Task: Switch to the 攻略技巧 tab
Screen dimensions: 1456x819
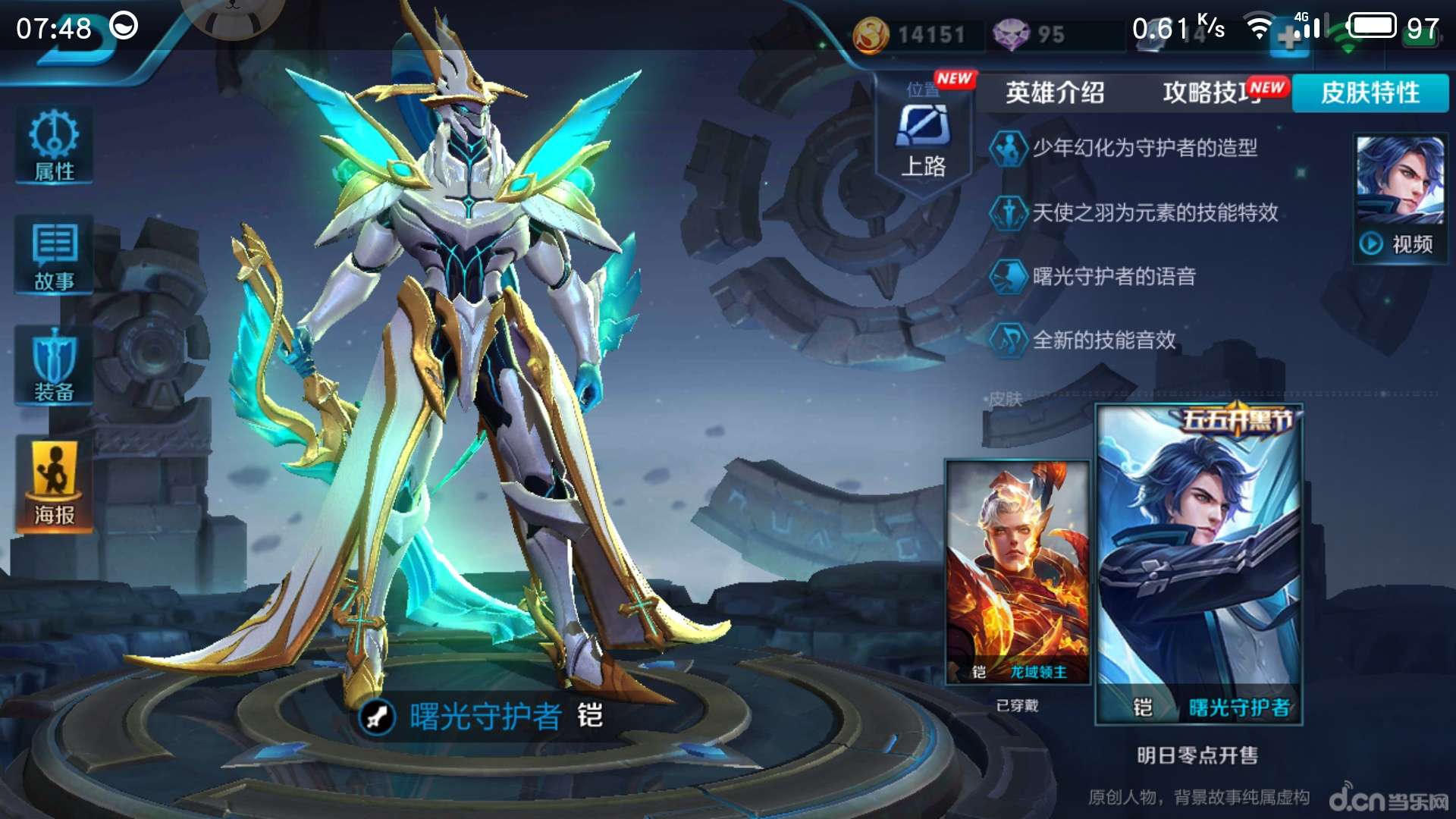Action: pos(1206,93)
